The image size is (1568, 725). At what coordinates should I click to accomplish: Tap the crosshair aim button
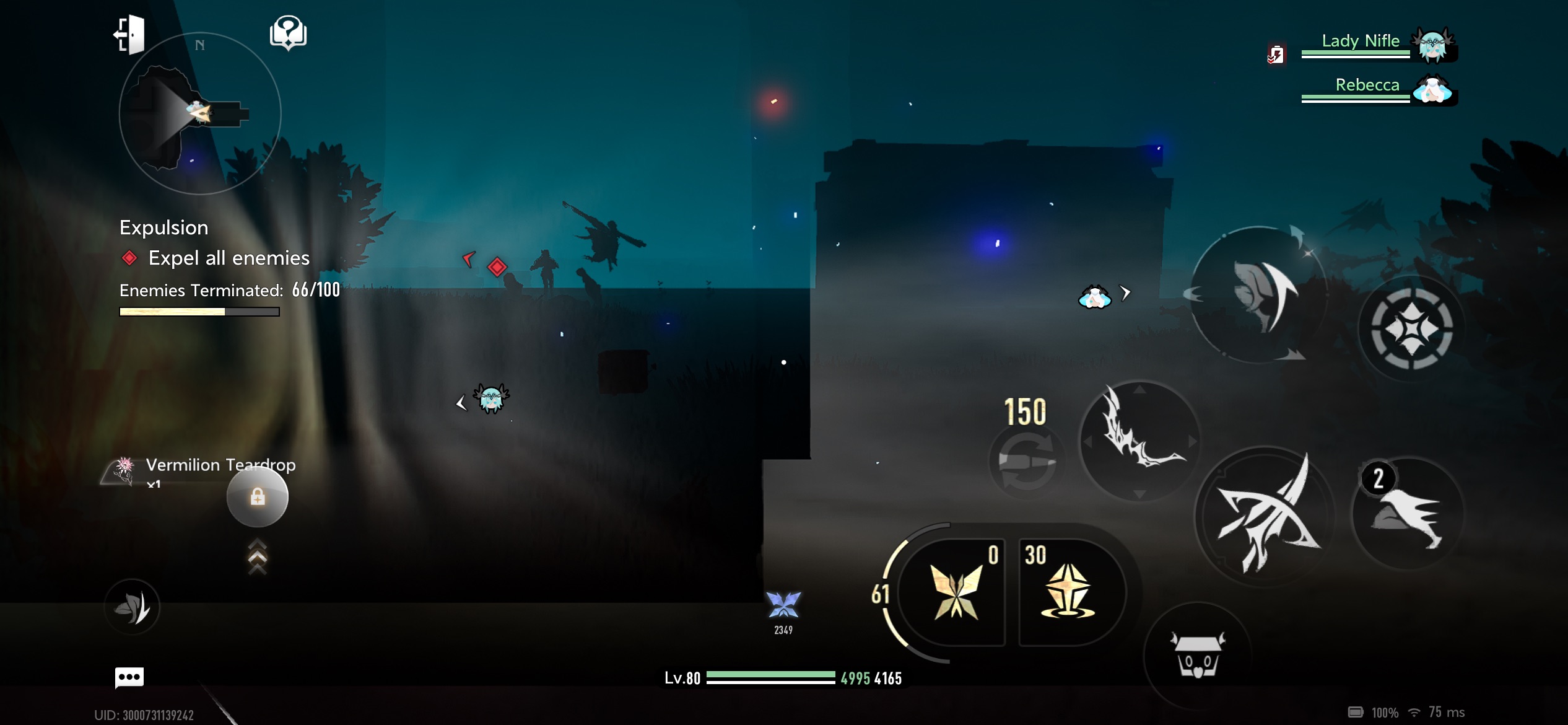tap(1411, 328)
